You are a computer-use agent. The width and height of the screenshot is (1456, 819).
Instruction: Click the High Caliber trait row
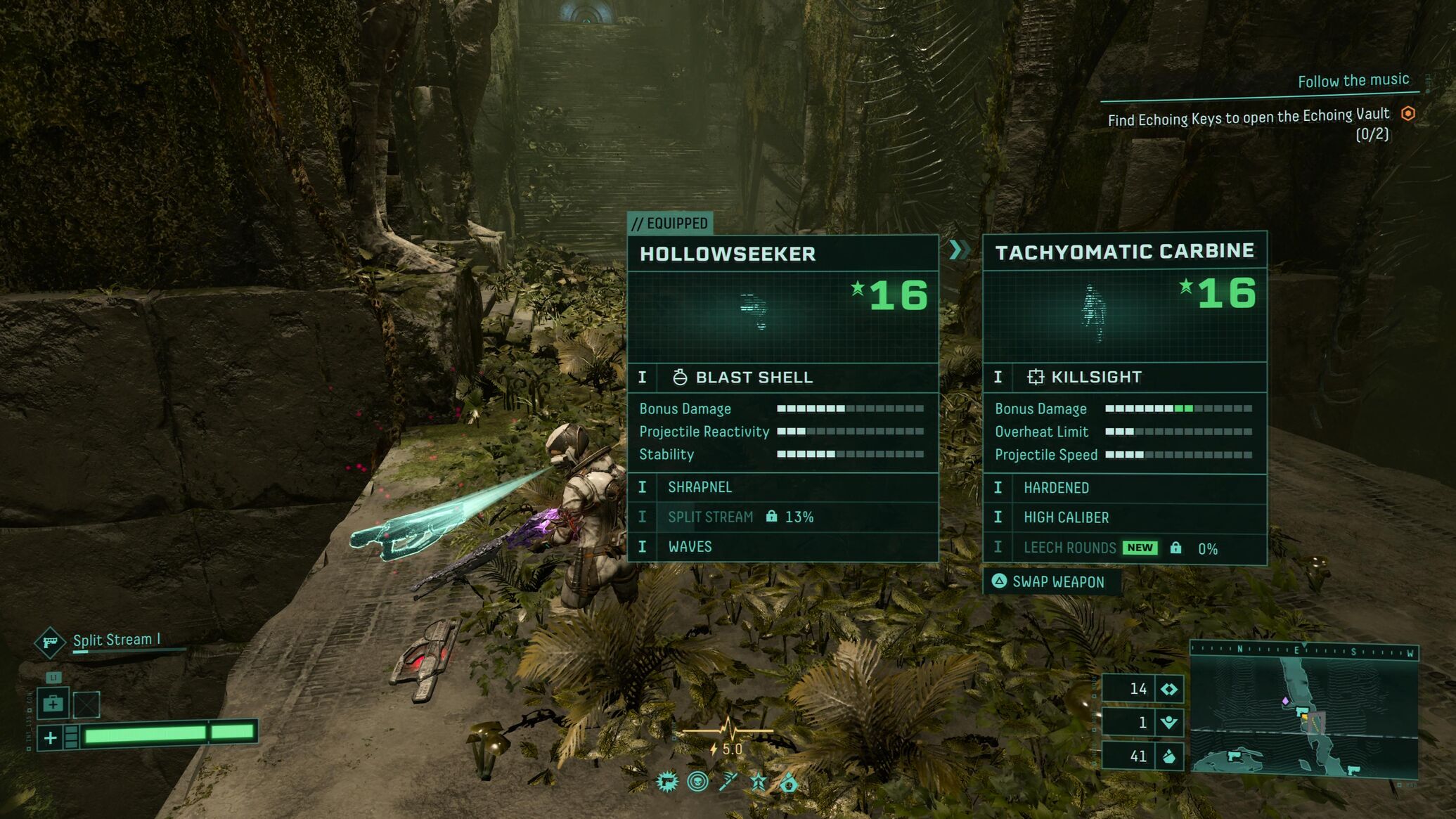[1124, 517]
